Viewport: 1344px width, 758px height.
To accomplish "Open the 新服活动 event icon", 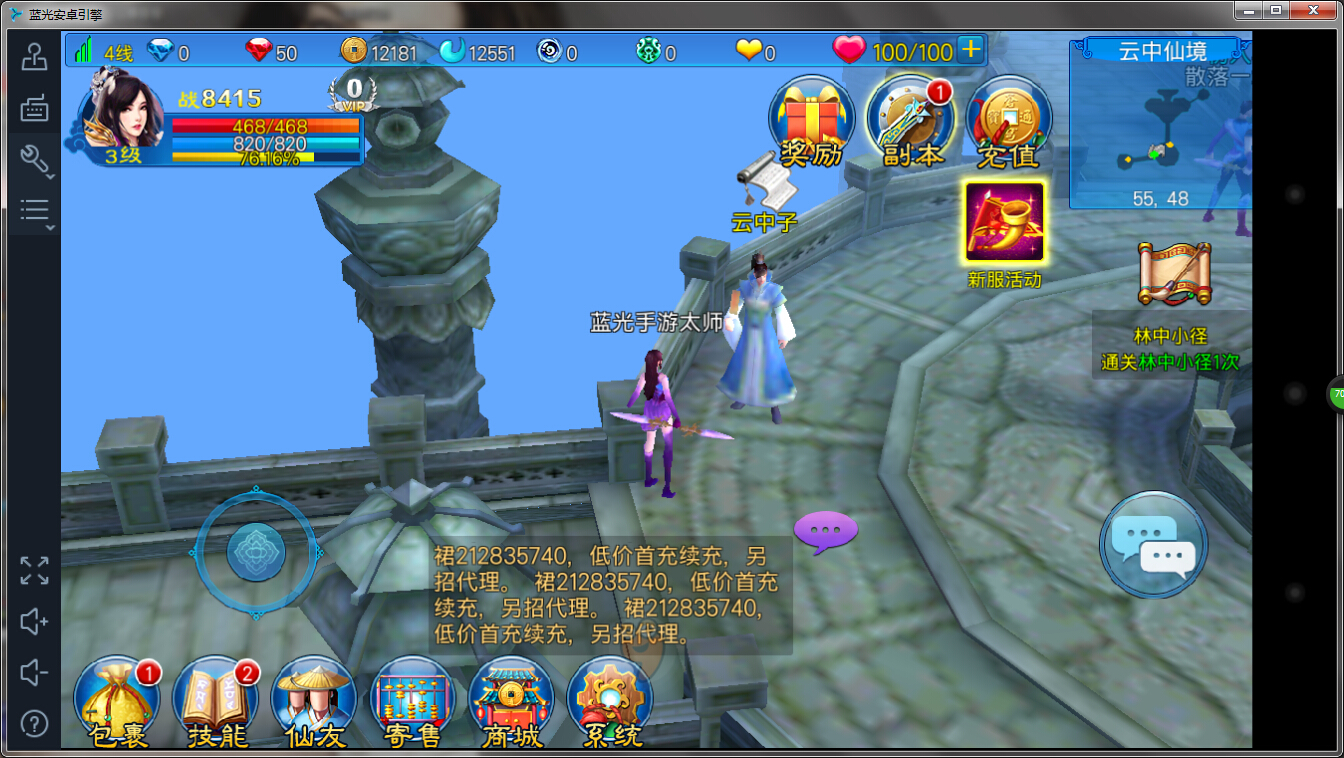I will click(x=1004, y=222).
